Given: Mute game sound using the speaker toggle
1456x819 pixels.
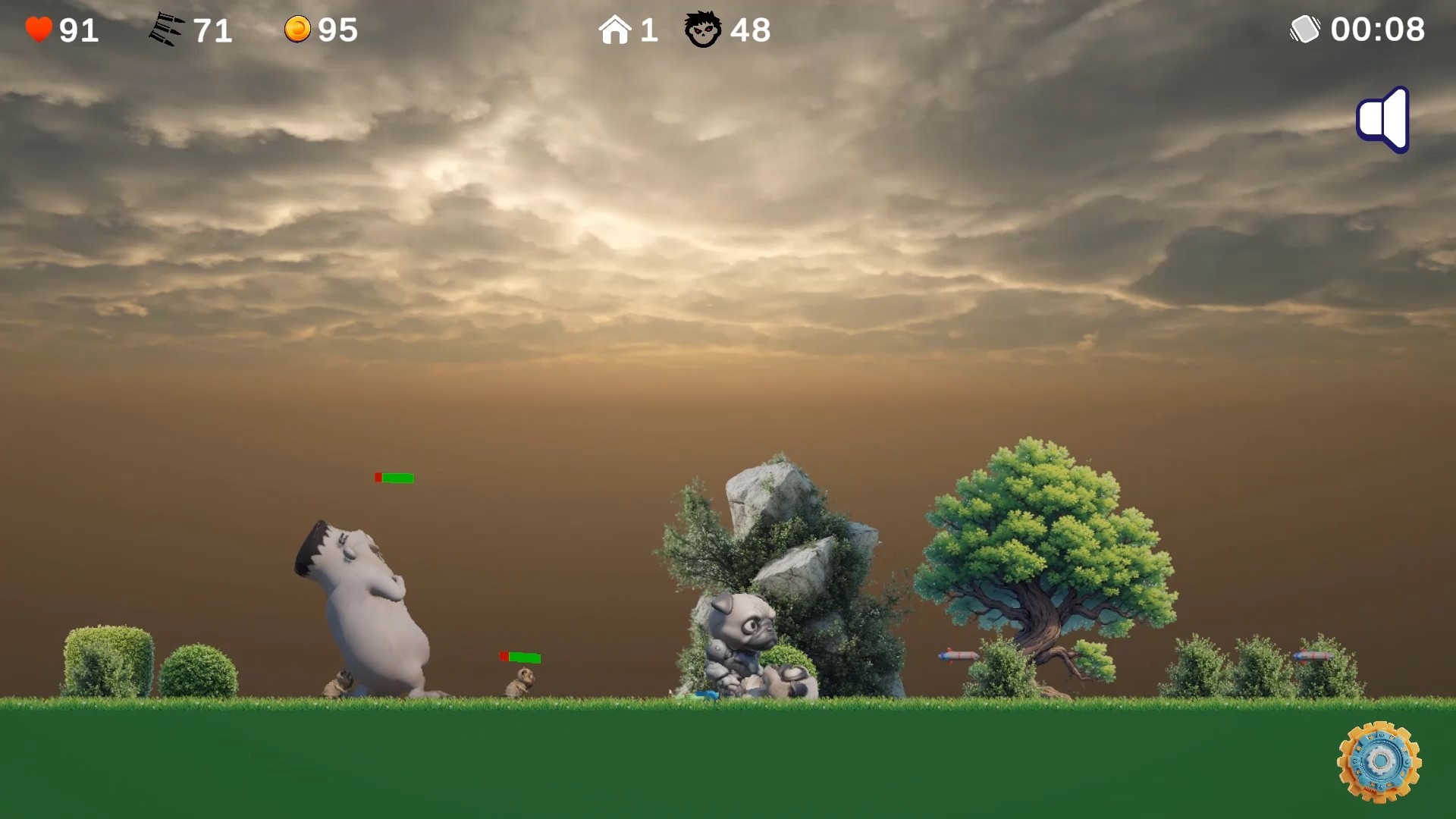Looking at the screenshot, I should (x=1381, y=119).
